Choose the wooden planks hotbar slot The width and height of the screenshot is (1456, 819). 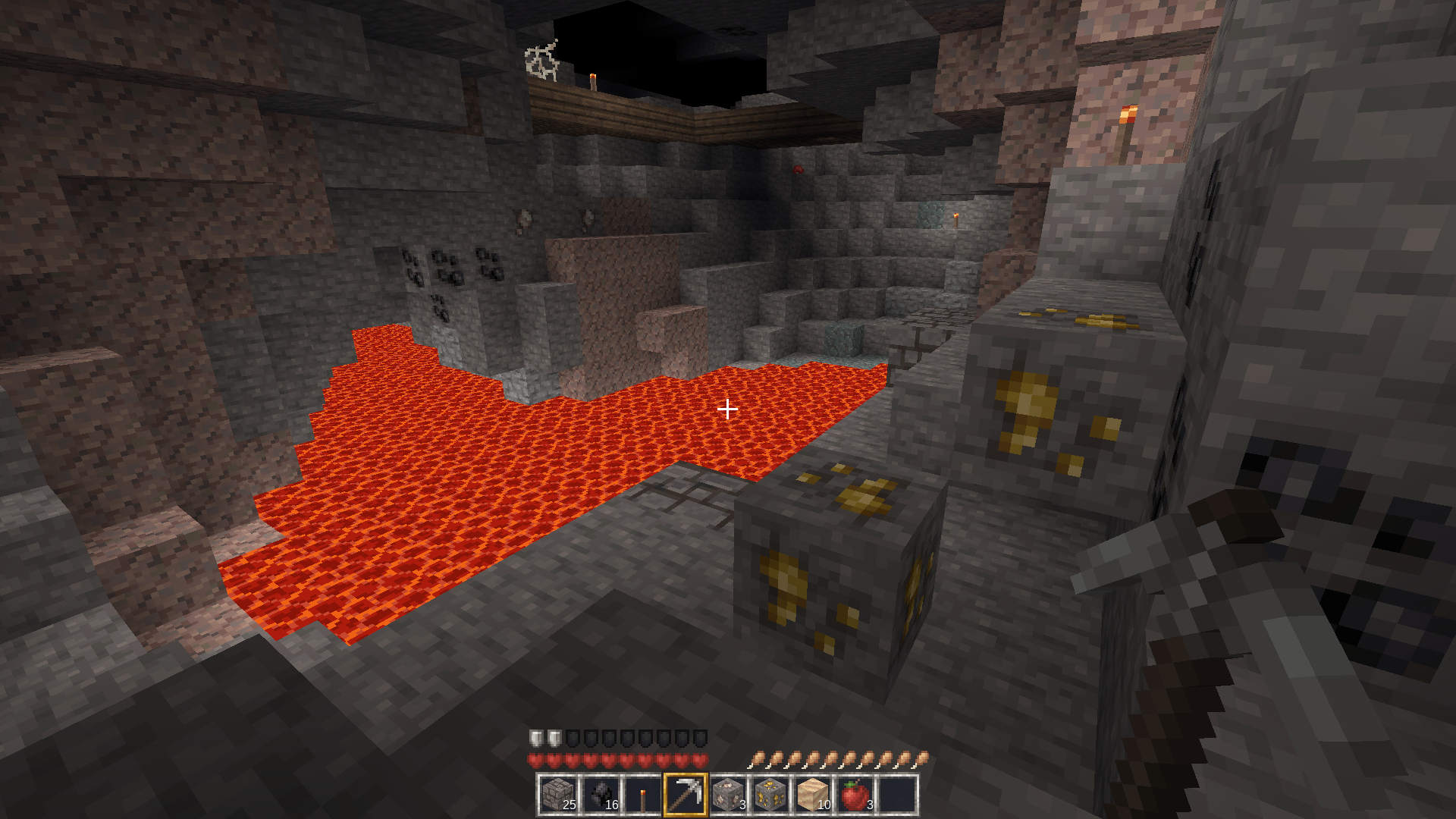click(x=812, y=795)
